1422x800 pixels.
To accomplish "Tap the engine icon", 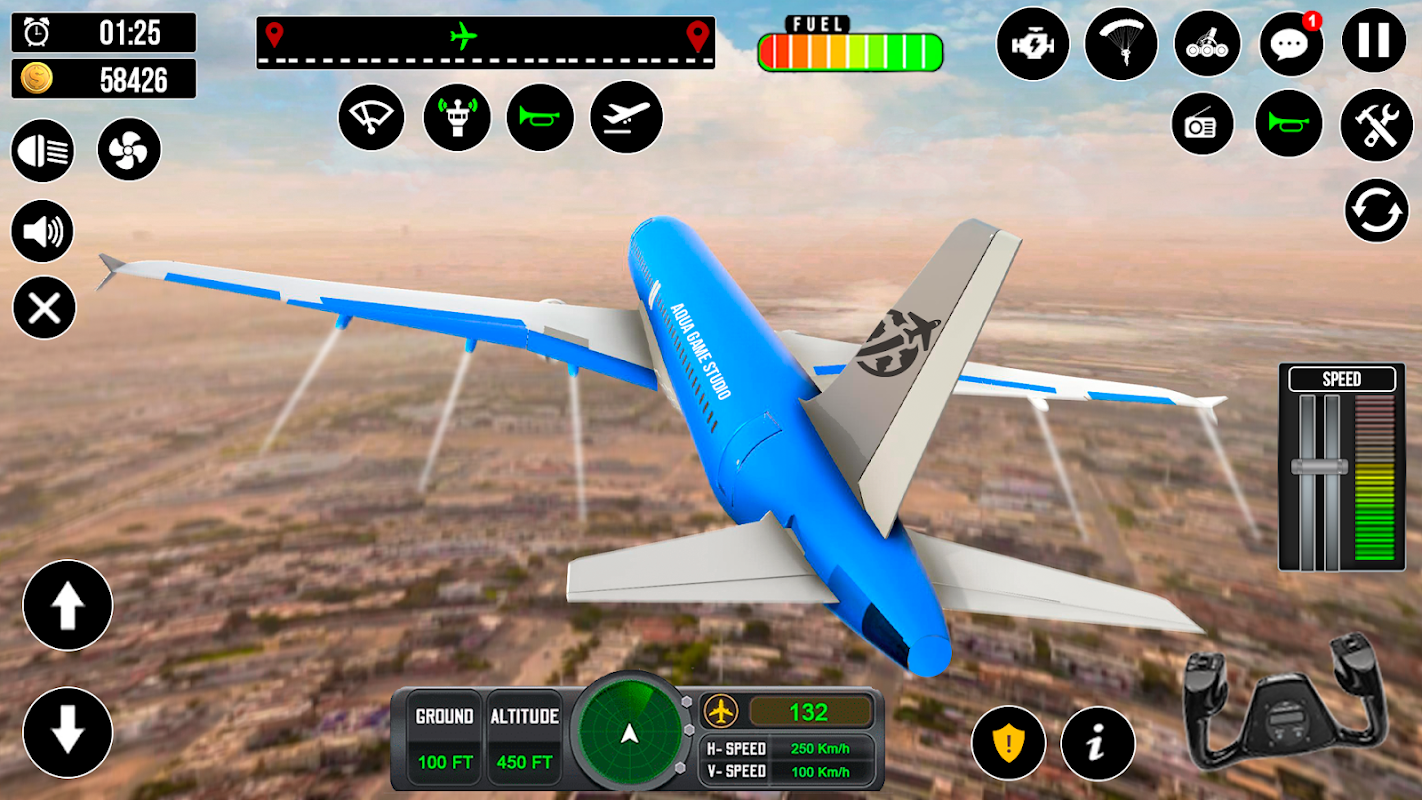I will pyautogui.click(x=1033, y=43).
